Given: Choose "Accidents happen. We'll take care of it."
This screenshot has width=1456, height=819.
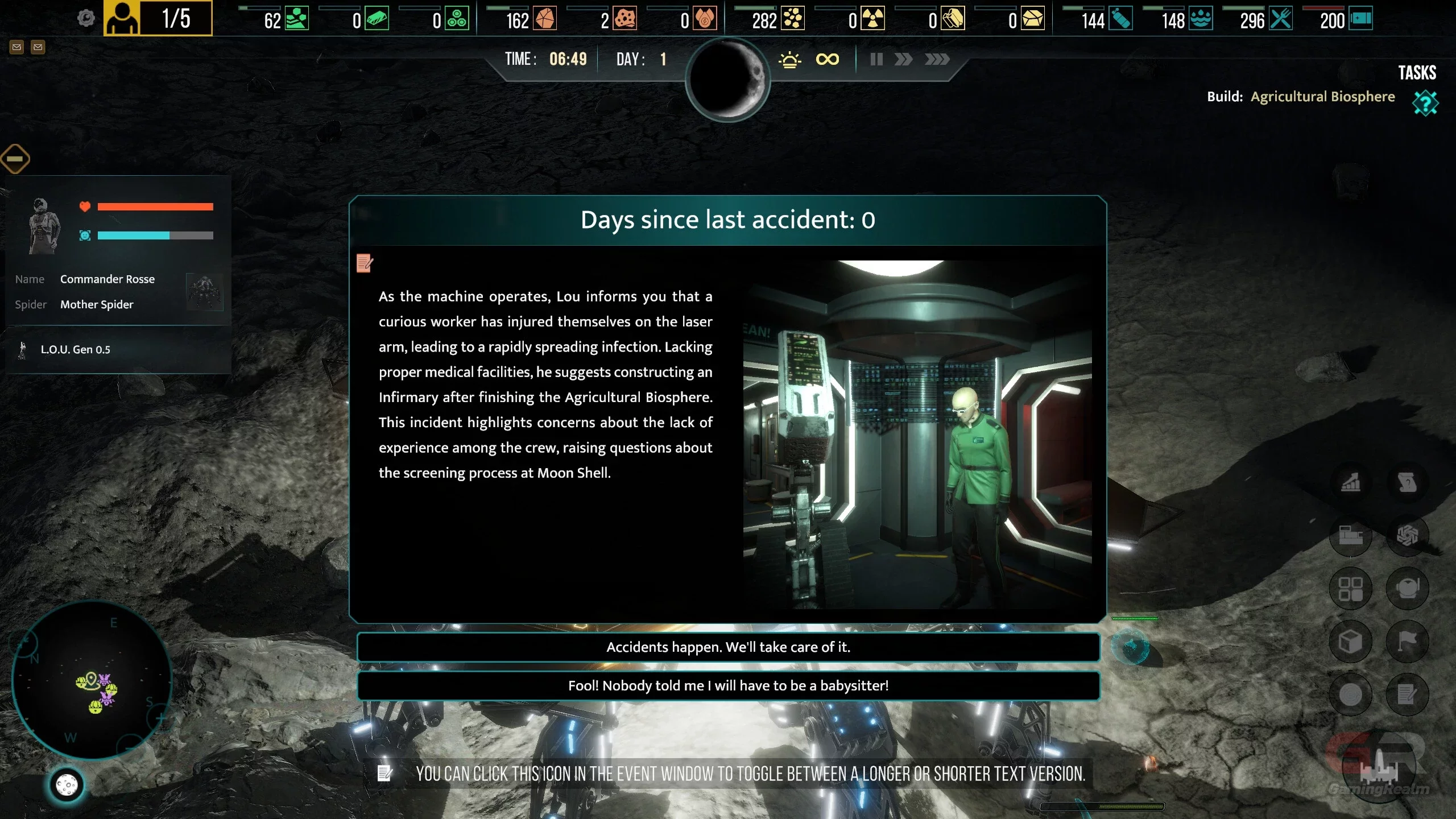Looking at the screenshot, I should pyautogui.click(x=728, y=647).
